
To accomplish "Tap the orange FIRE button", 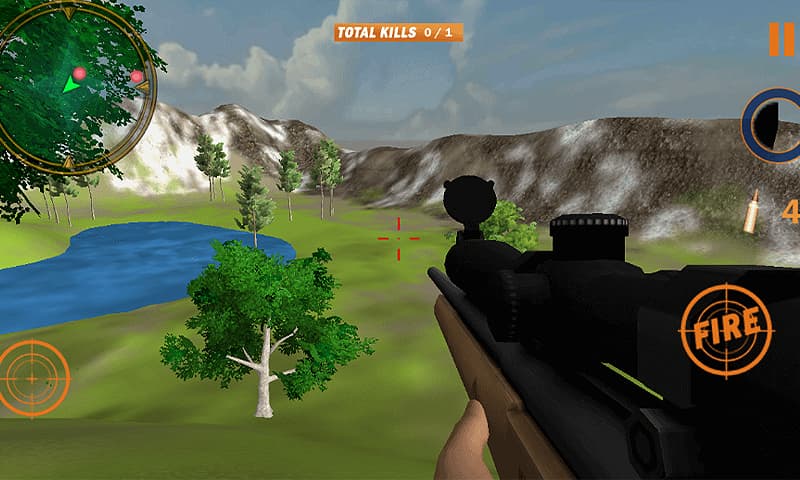I will pyautogui.click(x=726, y=331).
